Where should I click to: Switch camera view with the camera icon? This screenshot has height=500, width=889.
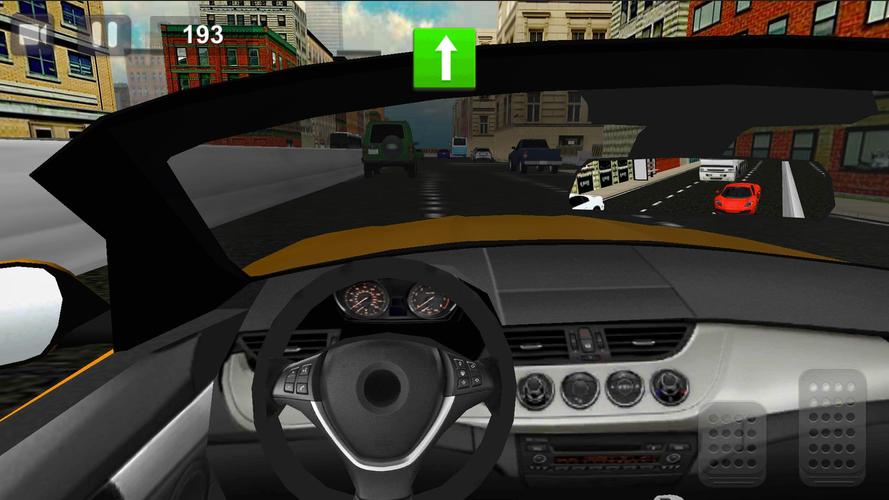coord(33,35)
